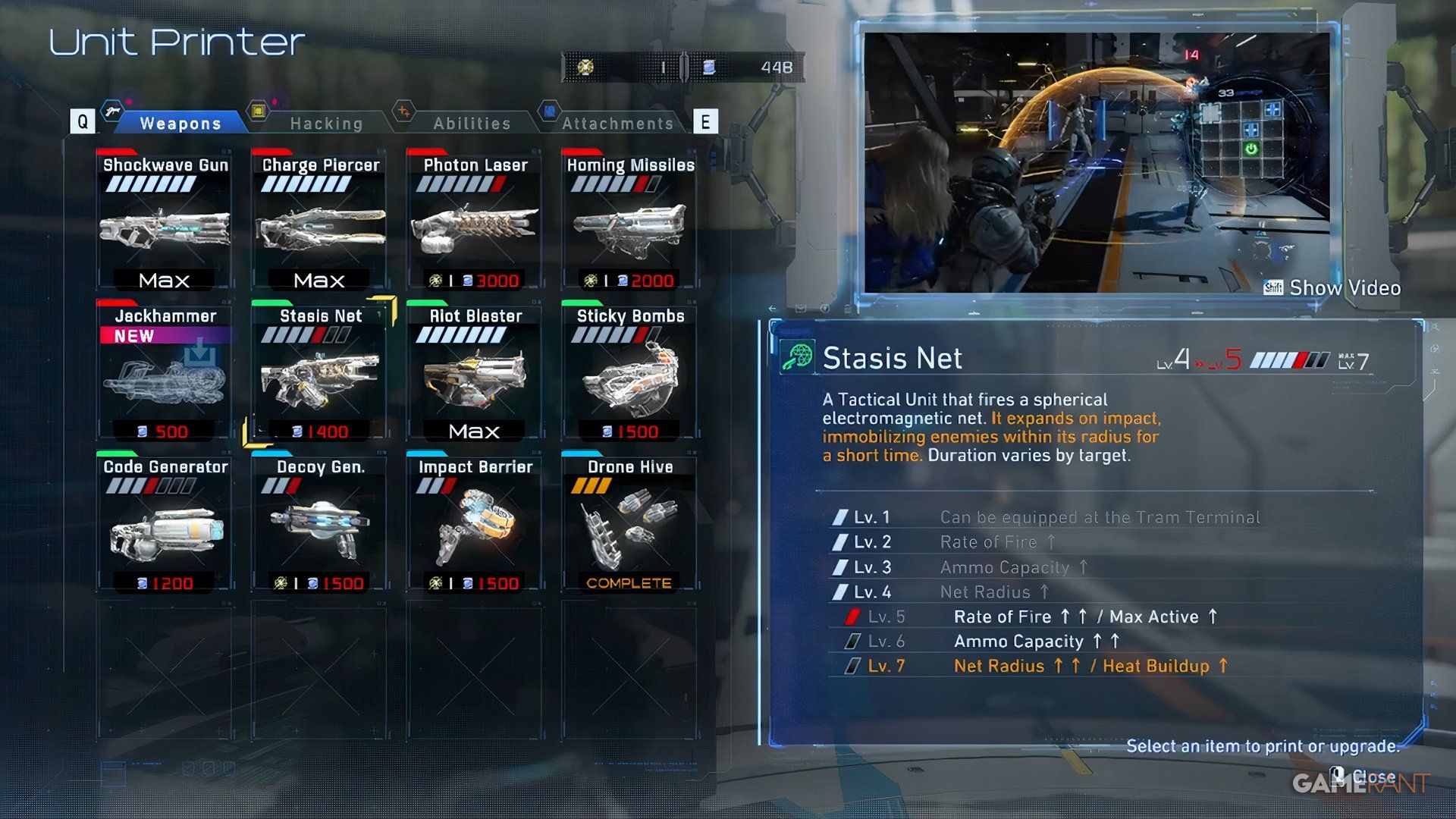Choose the Charge Piercer weapon tile
This screenshot has height=819, width=1456.
click(319, 221)
